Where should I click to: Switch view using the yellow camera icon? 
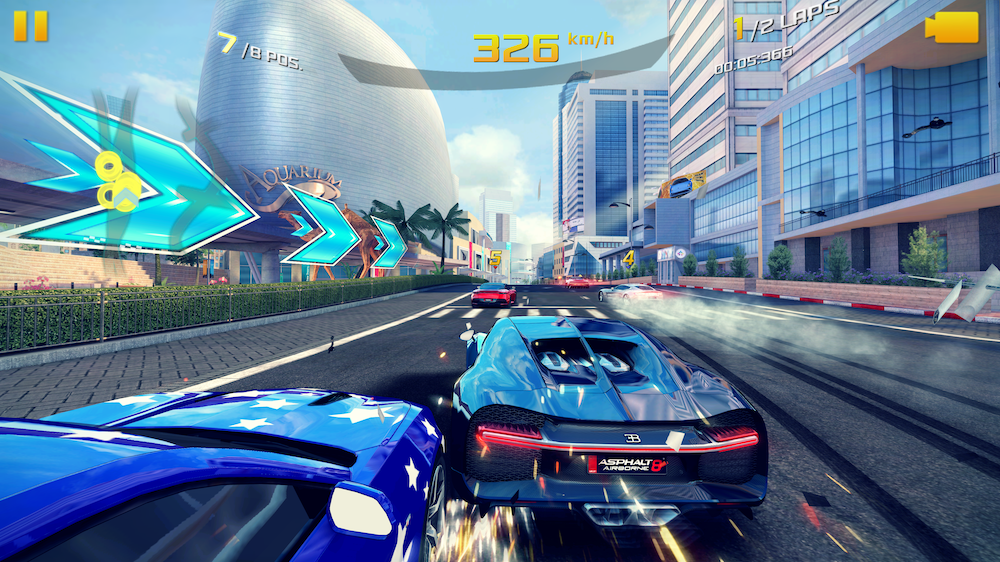tap(952, 27)
